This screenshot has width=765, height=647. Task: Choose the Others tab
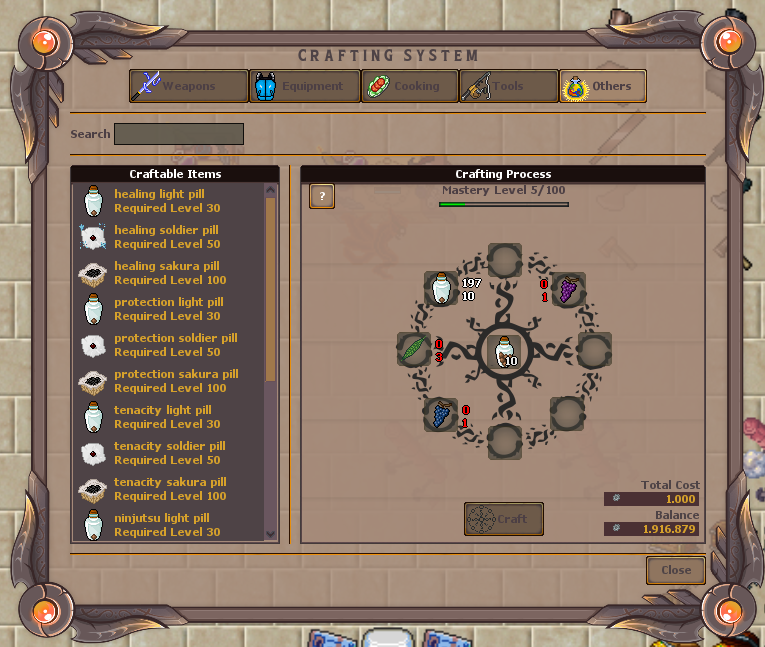(x=603, y=87)
